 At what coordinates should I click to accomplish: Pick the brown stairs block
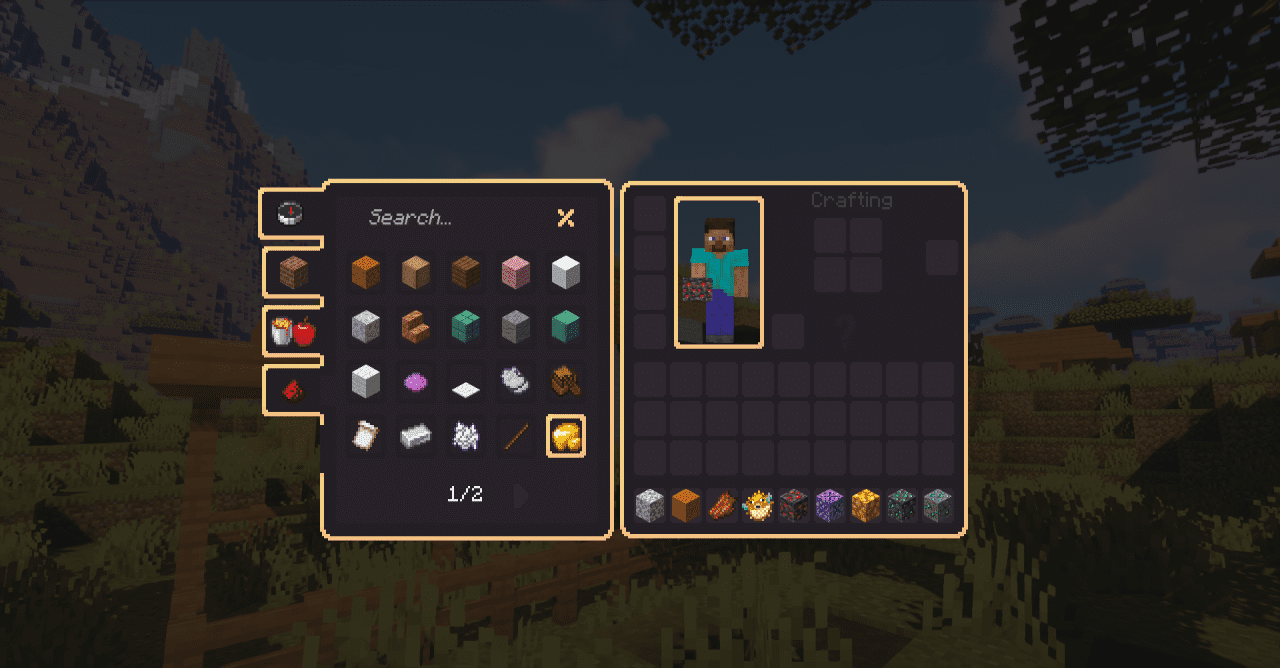coord(416,327)
